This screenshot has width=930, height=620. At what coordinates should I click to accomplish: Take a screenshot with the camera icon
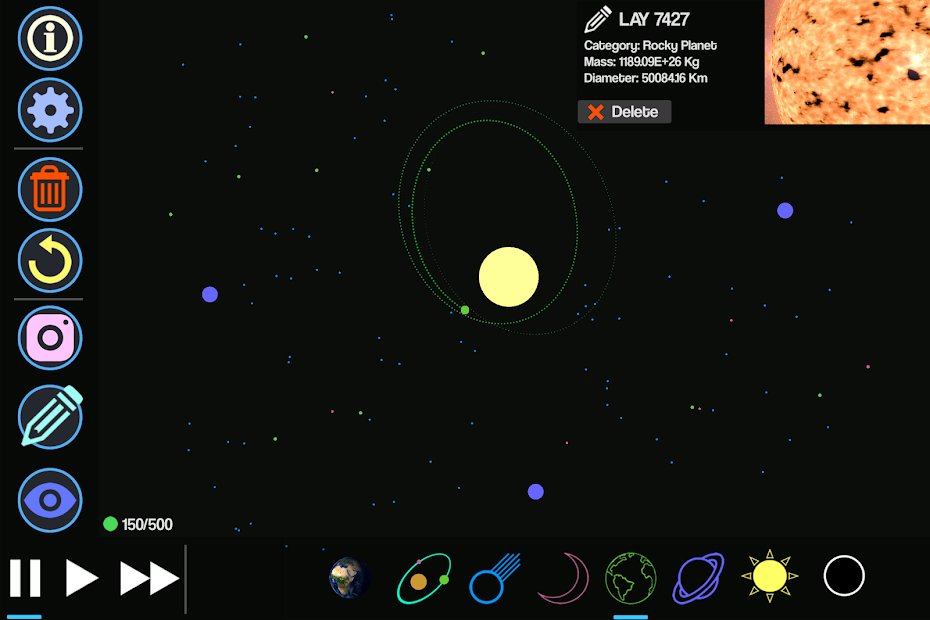point(49,338)
